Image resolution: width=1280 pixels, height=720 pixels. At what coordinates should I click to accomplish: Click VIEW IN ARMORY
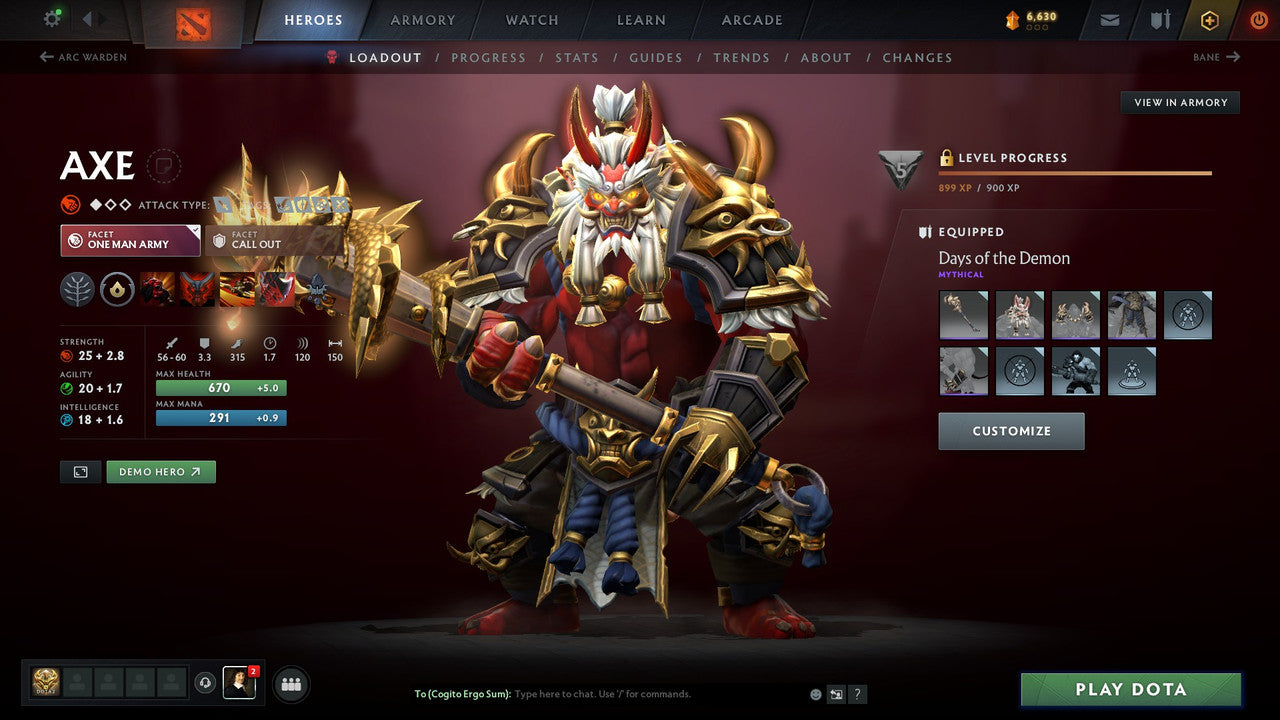(x=1180, y=102)
